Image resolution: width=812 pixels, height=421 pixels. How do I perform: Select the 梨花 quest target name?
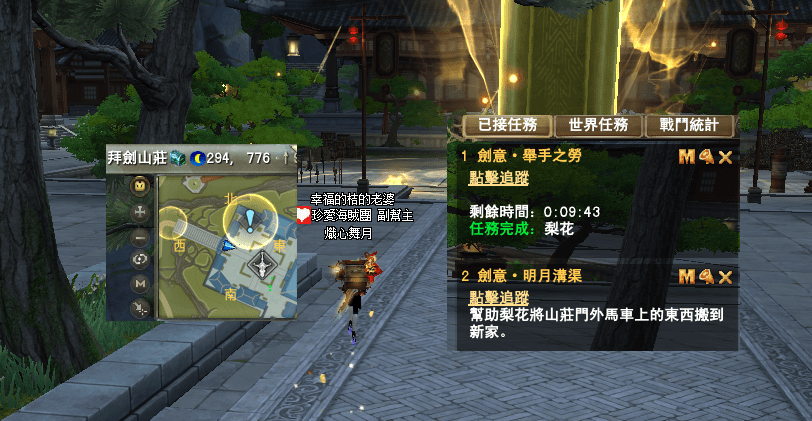(x=561, y=228)
